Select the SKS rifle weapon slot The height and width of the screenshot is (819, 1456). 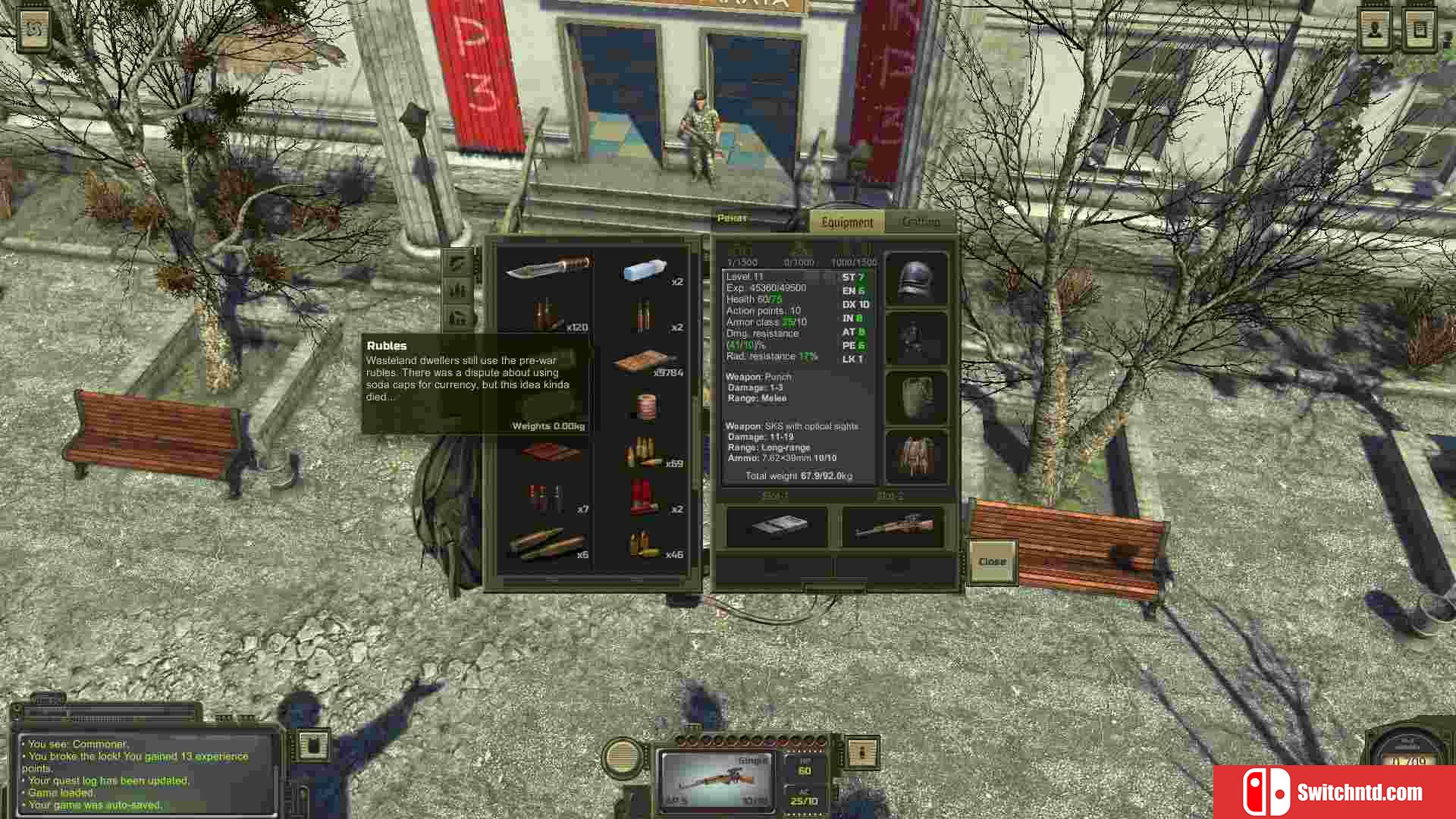[893, 526]
